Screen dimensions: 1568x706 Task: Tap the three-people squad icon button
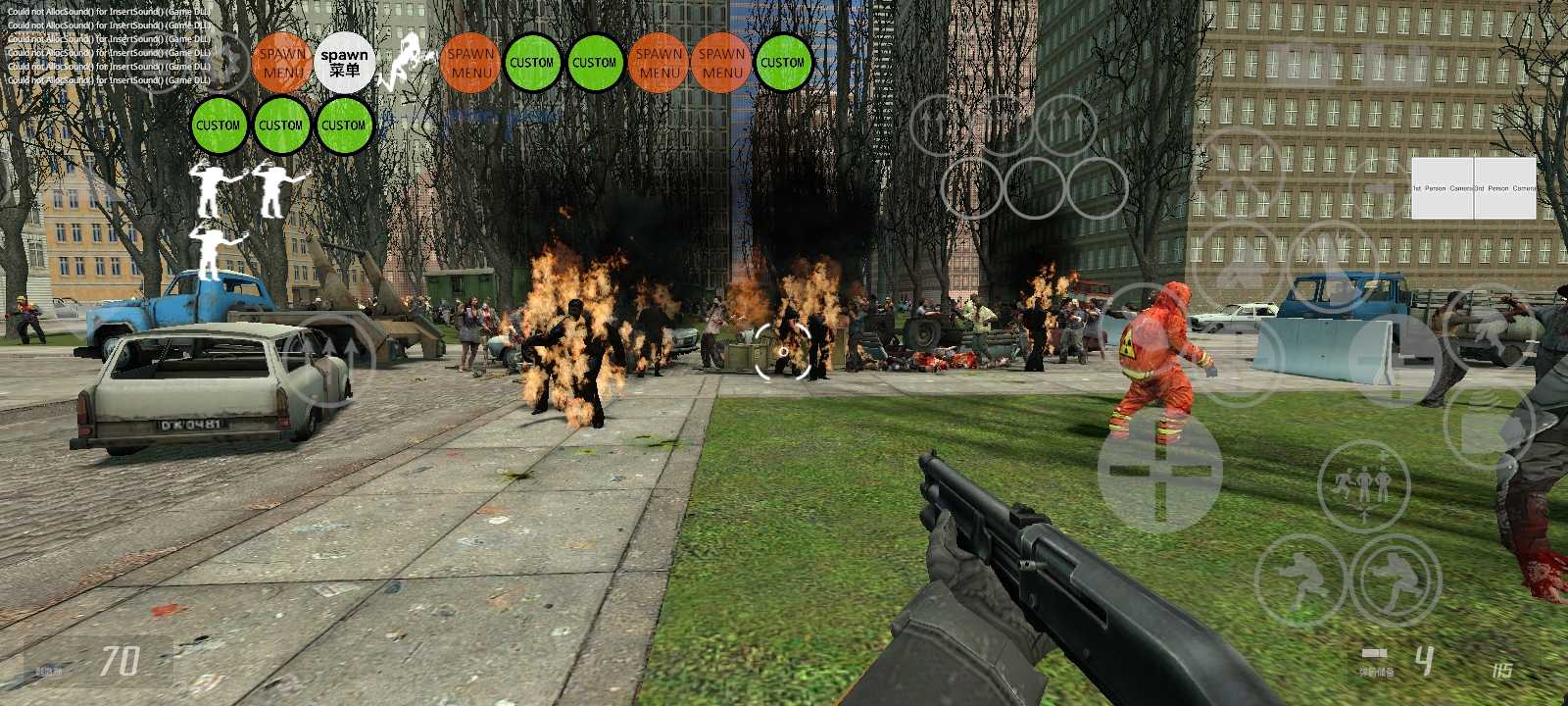[x=1363, y=485]
